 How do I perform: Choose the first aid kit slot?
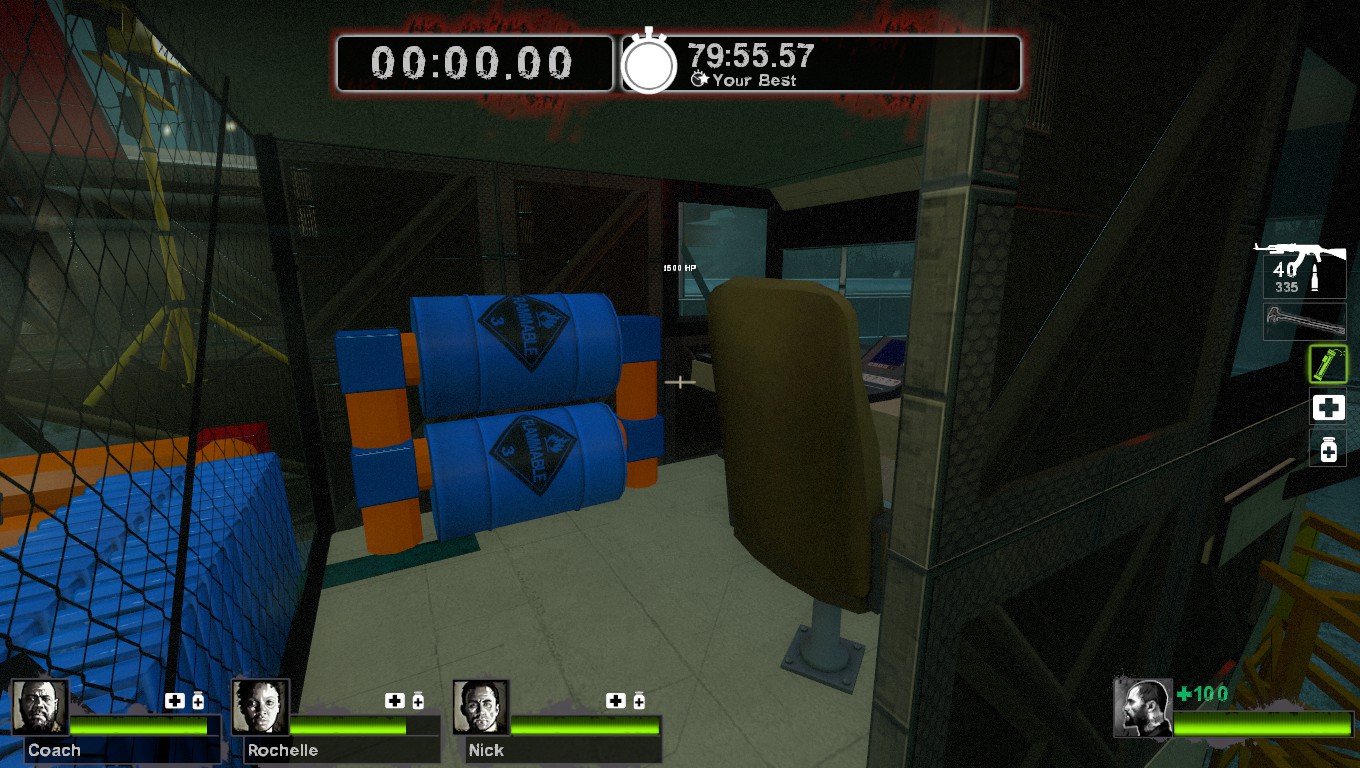click(1328, 408)
